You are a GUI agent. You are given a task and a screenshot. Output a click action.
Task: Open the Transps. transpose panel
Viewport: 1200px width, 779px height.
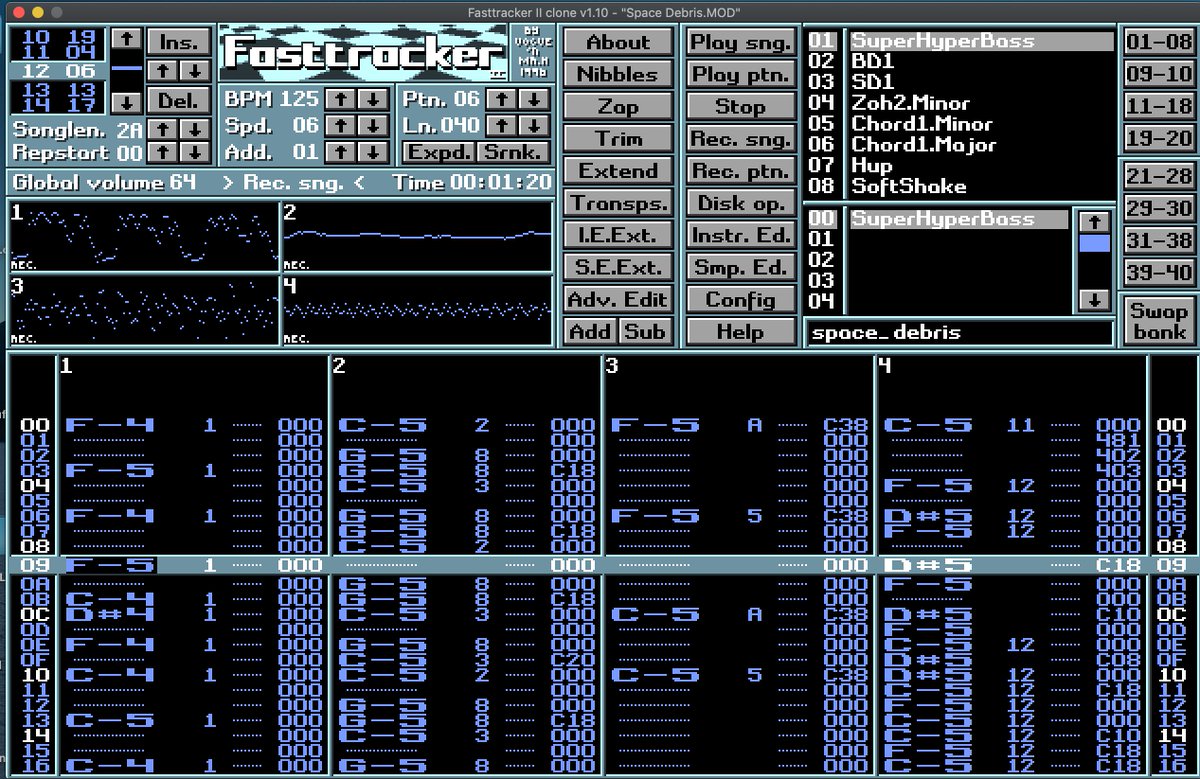click(617, 203)
